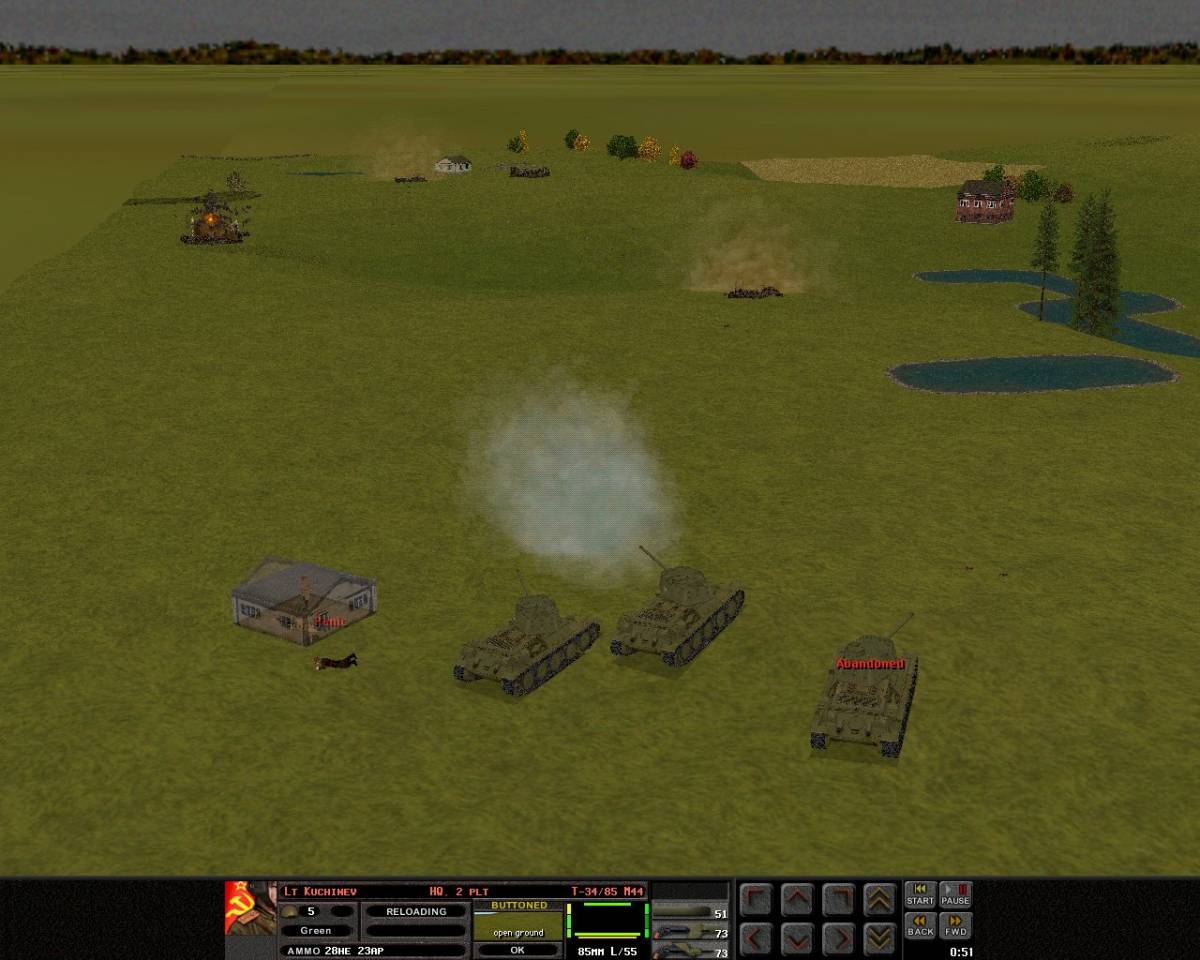
Task: Slide camera left with the left arrow
Action: tap(756, 938)
